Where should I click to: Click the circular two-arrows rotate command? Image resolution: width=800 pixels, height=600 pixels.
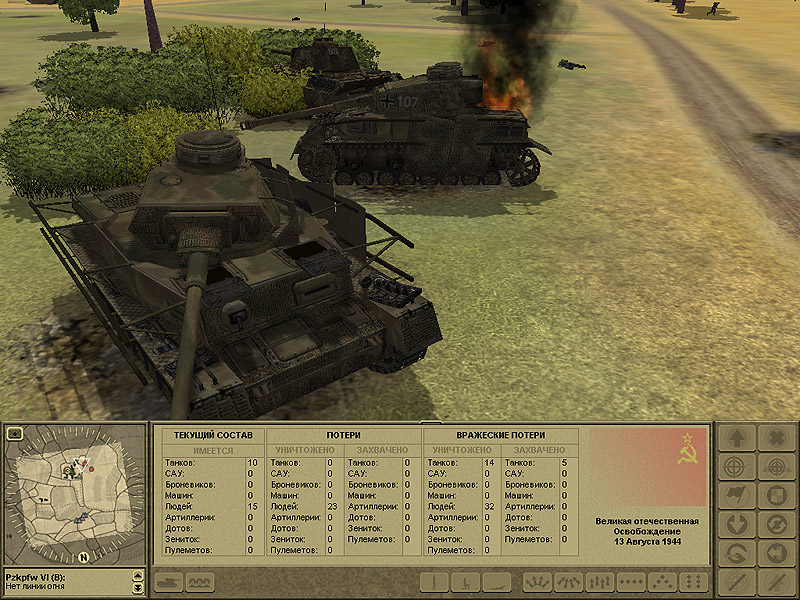[x=773, y=525]
